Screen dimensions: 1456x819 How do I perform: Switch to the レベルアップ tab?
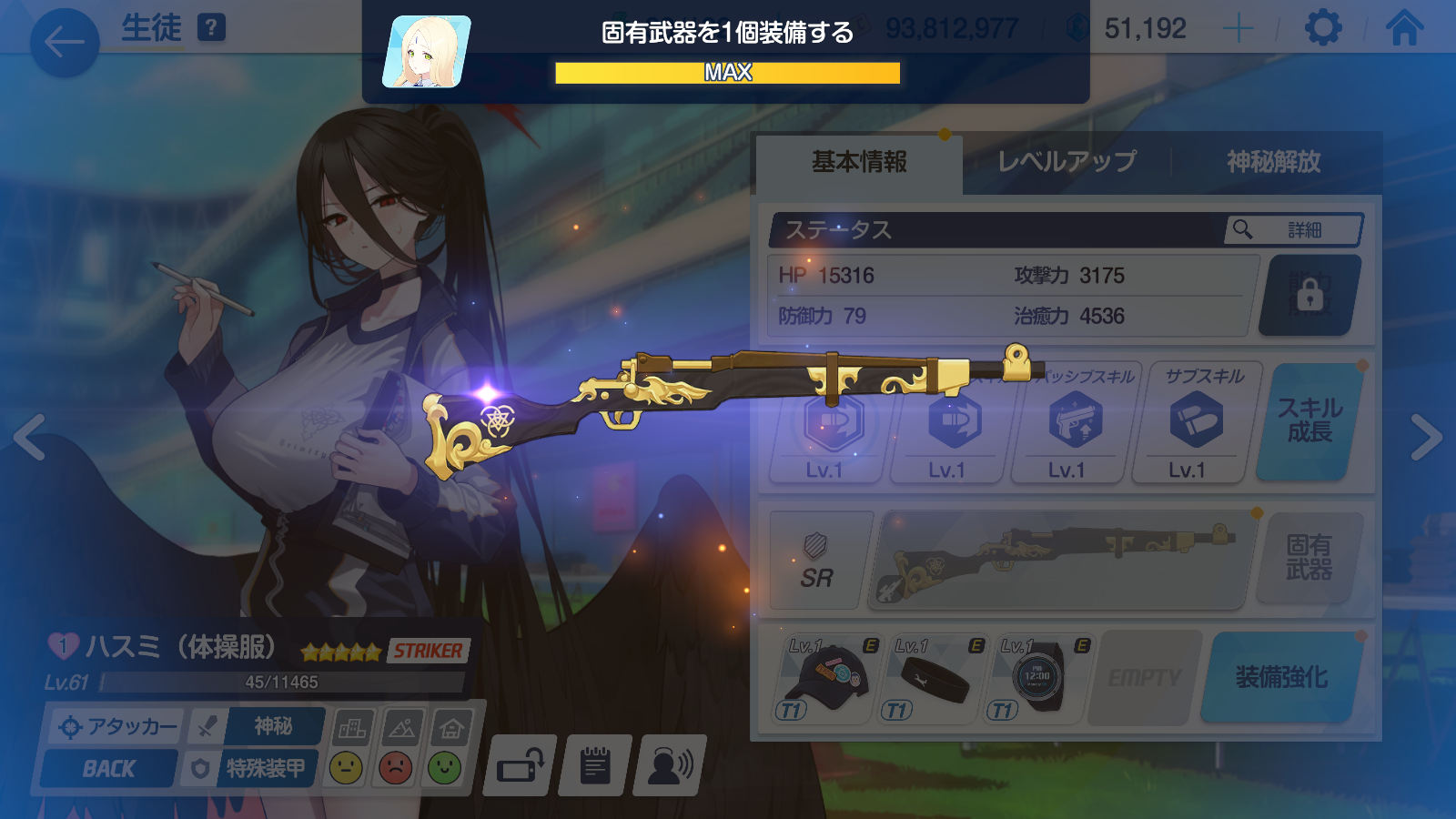(1067, 162)
